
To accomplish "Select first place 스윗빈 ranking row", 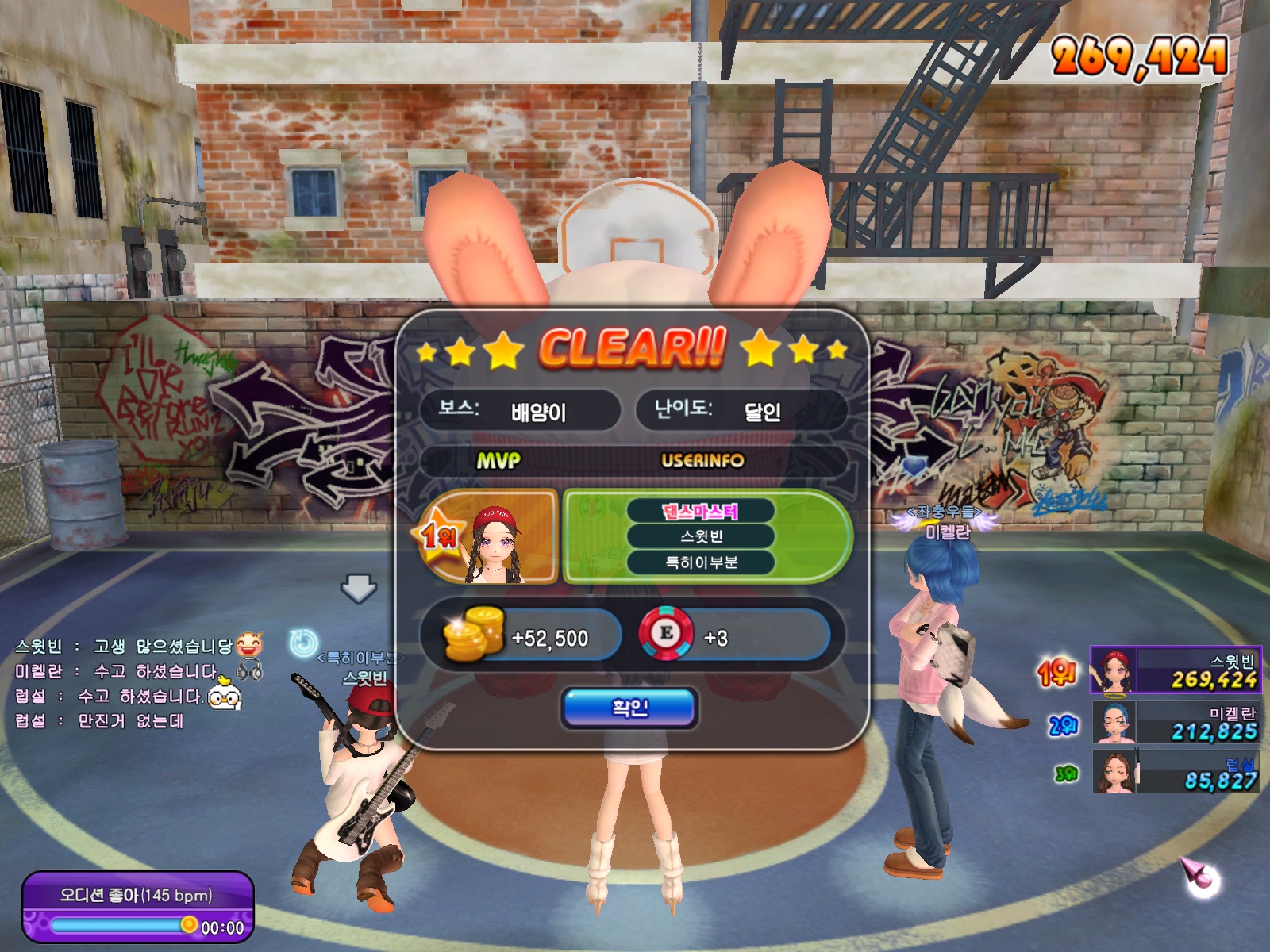I will 1175,670.
